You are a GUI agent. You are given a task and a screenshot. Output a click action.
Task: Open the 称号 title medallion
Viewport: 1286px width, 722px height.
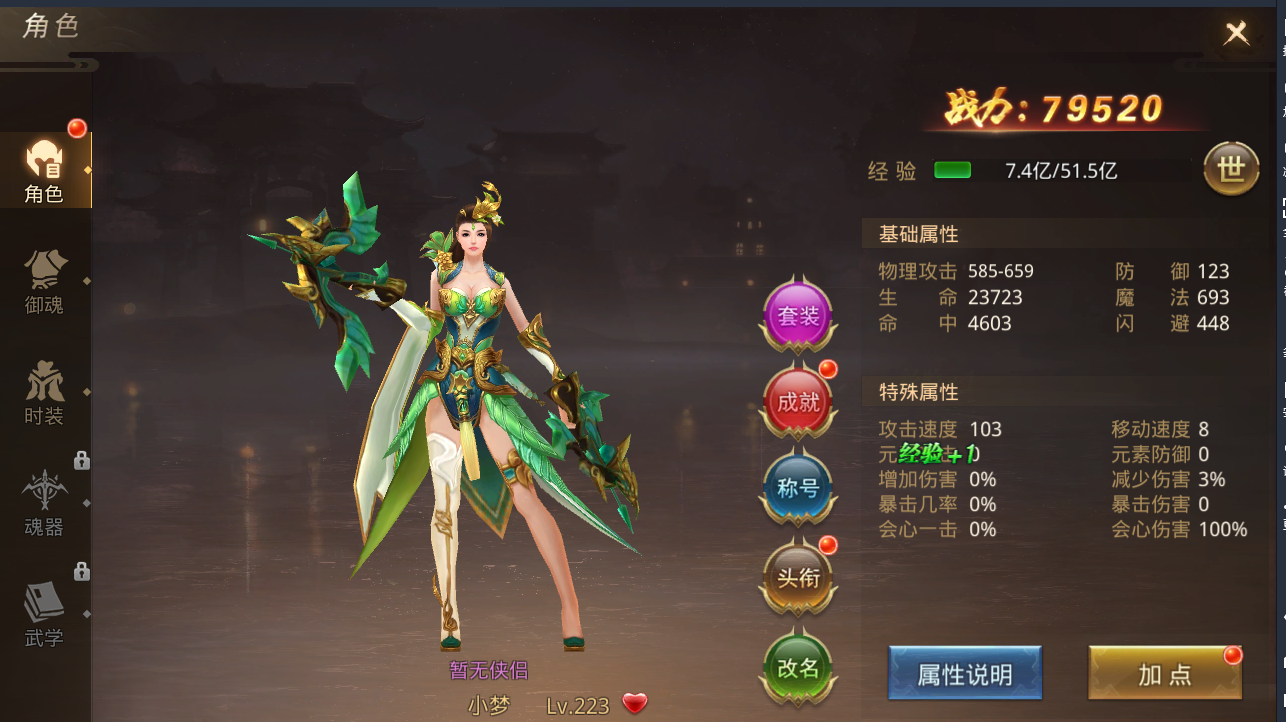(797, 487)
